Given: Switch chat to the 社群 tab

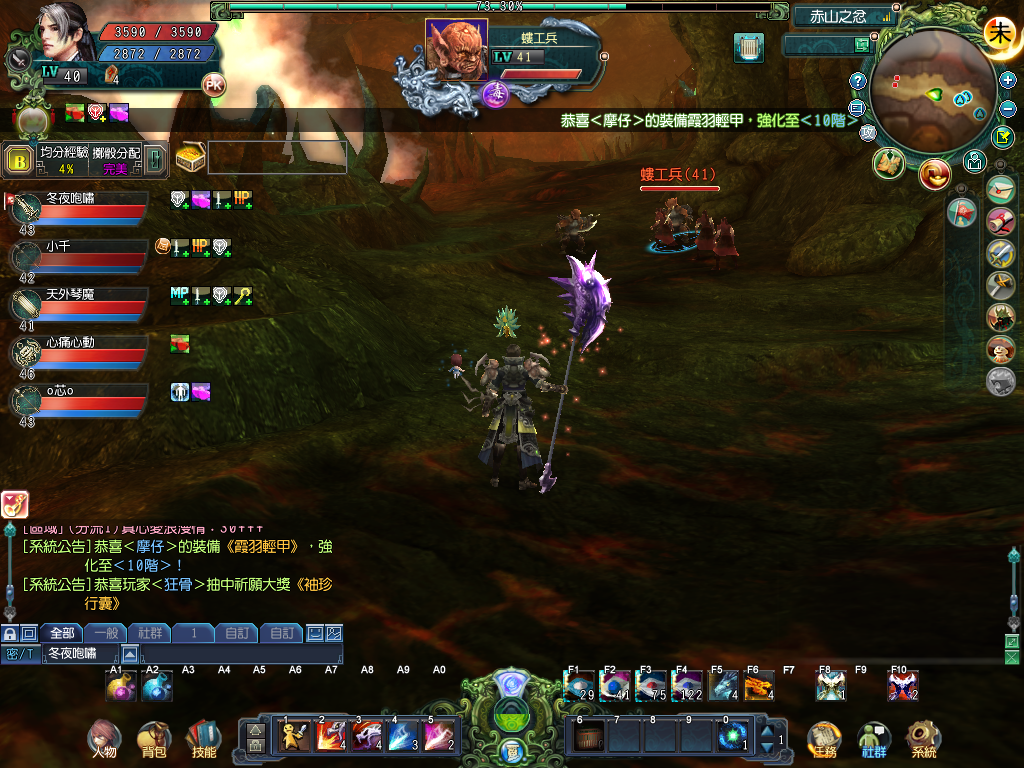Looking at the screenshot, I should pos(149,633).
